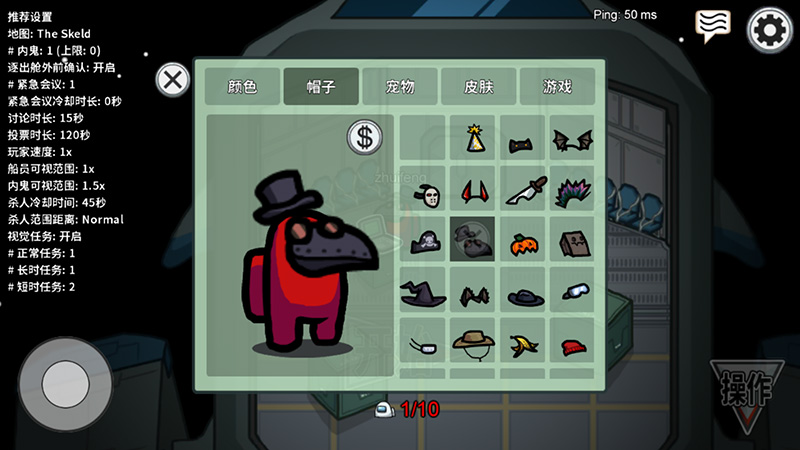Switch to the 皮肤 (Skin) tab
Image resolution: width=800 pixels, height=450 pixels.
(x=478, y=86)
